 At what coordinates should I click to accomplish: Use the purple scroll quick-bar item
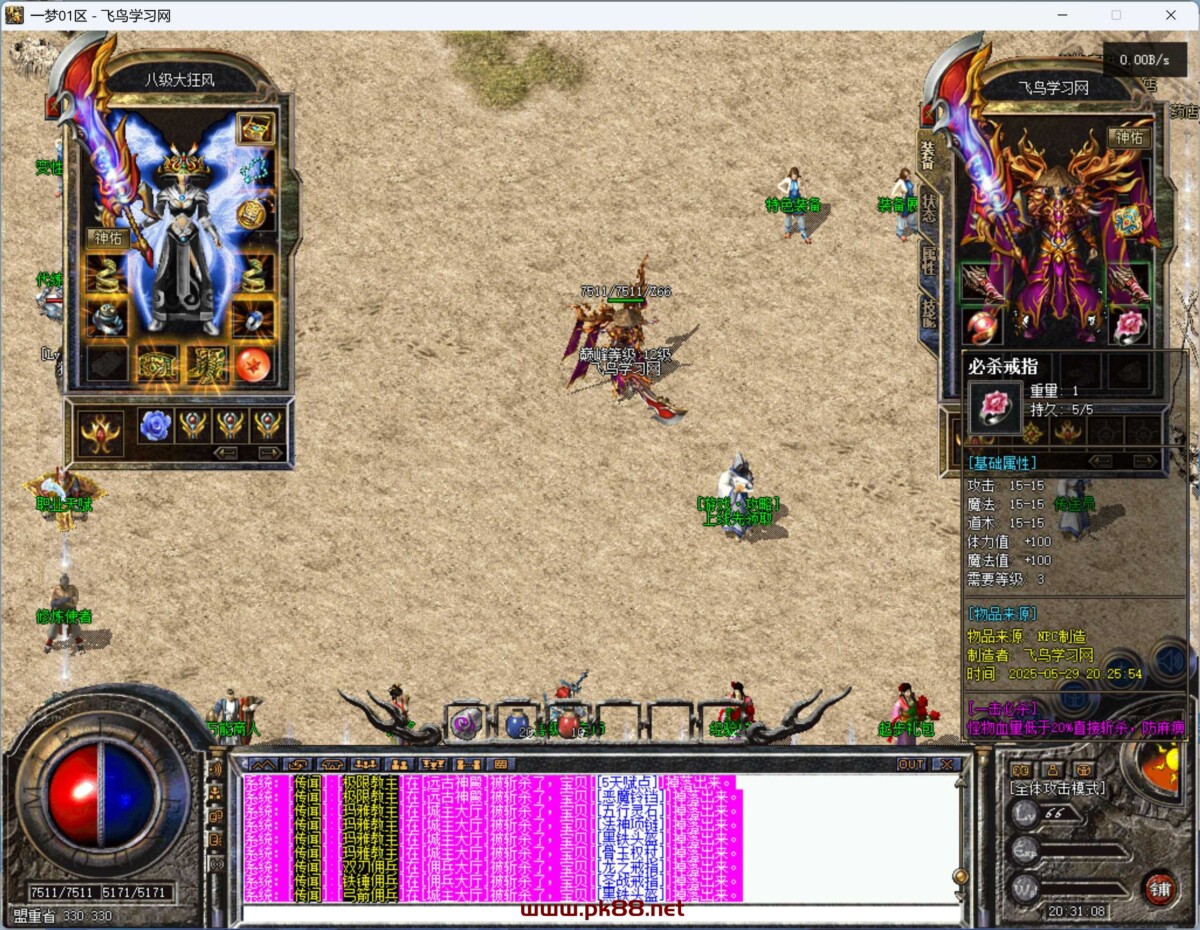pyautogui.click(x=465, y=723)
